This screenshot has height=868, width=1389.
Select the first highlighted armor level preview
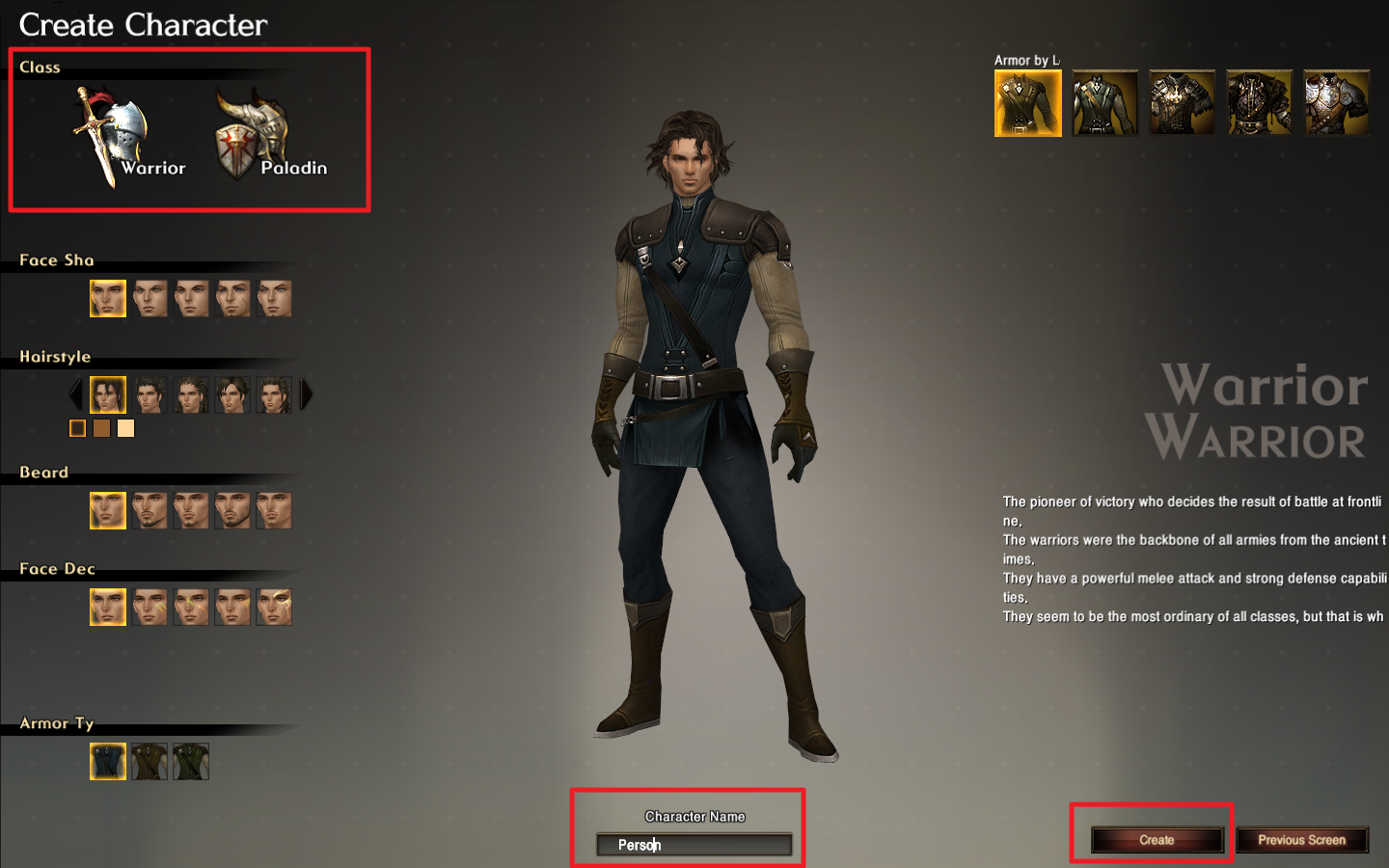pos(1028,103)
